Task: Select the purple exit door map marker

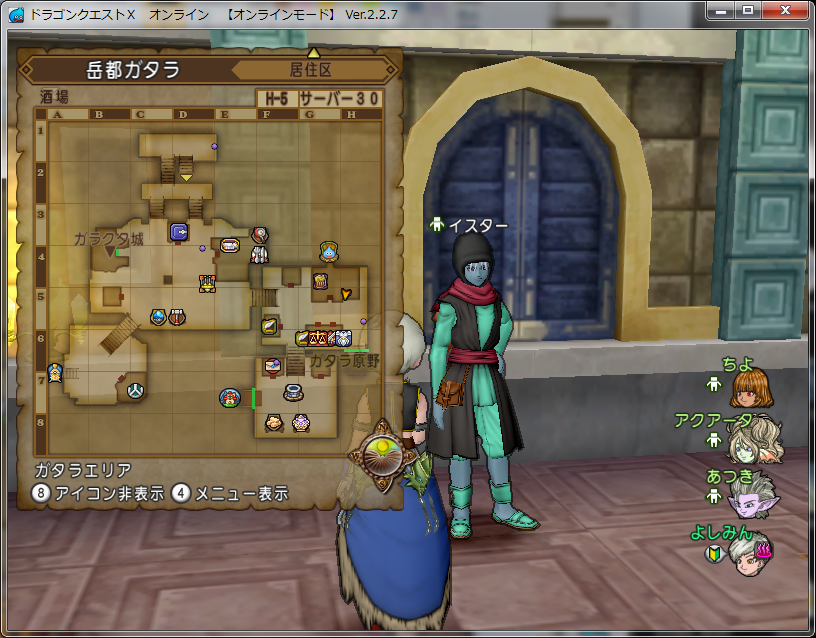Action: pos(179,232)
